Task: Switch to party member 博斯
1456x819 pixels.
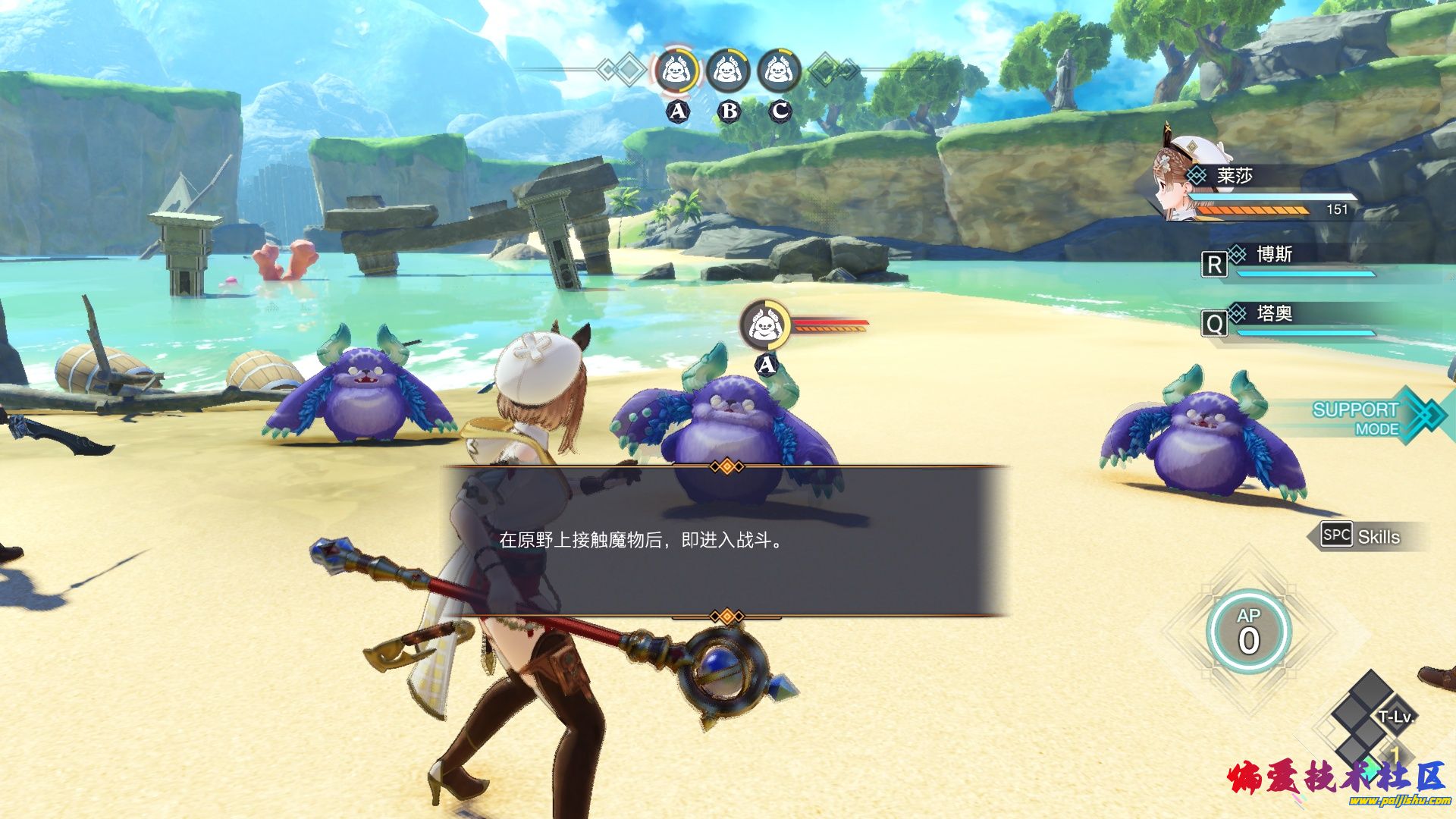Action: 1289,259
